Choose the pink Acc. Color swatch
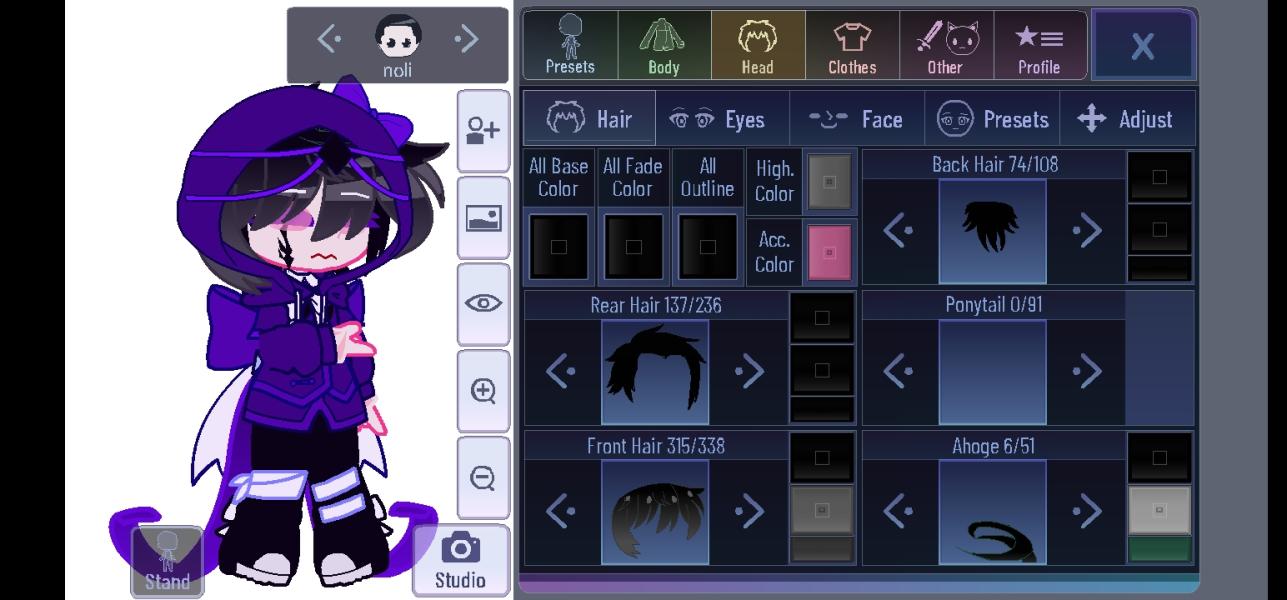This screenshot has height=600, width=1287. tap(829, 251)
